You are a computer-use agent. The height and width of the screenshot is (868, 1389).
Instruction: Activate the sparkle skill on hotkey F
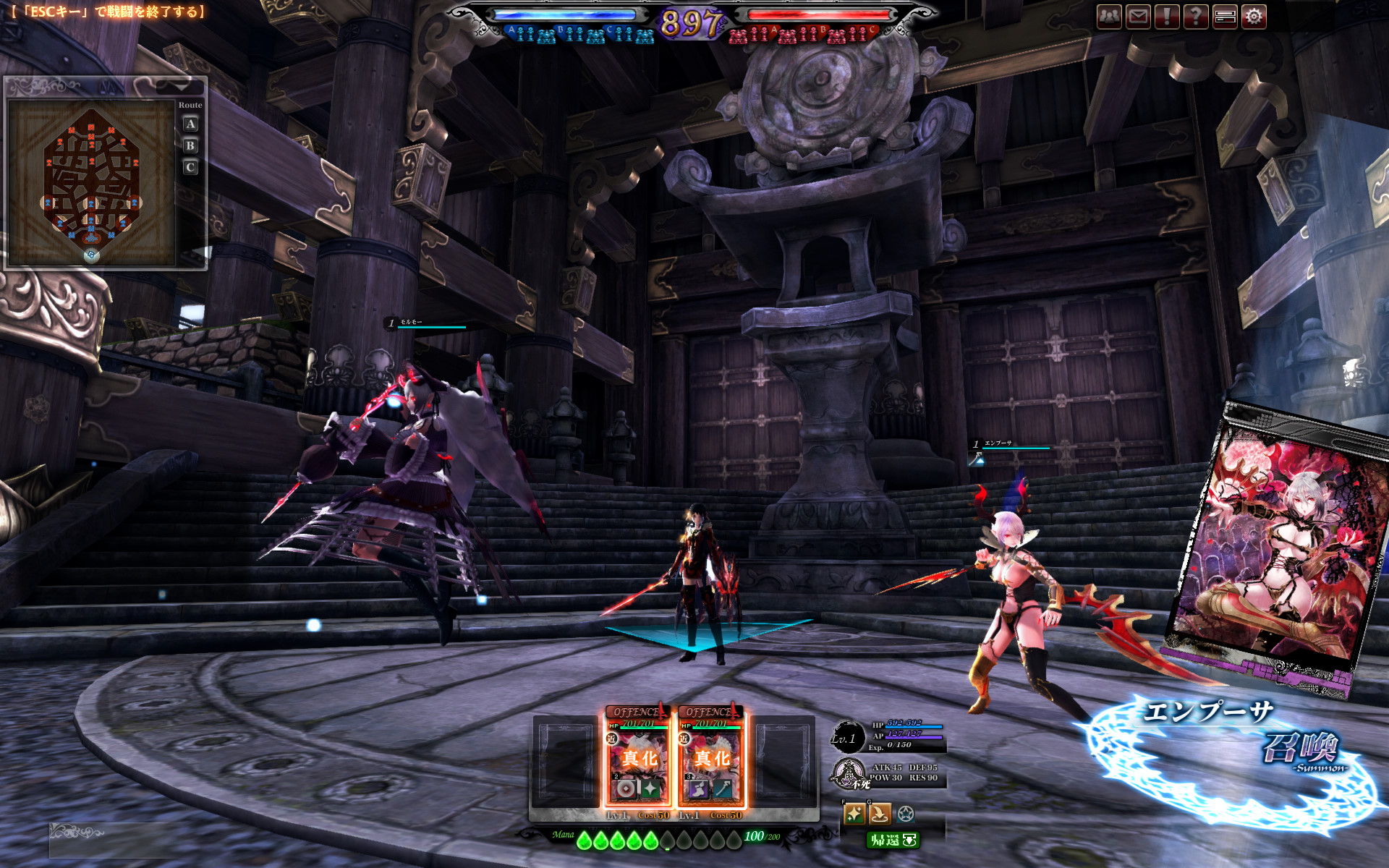coord(854,814)
